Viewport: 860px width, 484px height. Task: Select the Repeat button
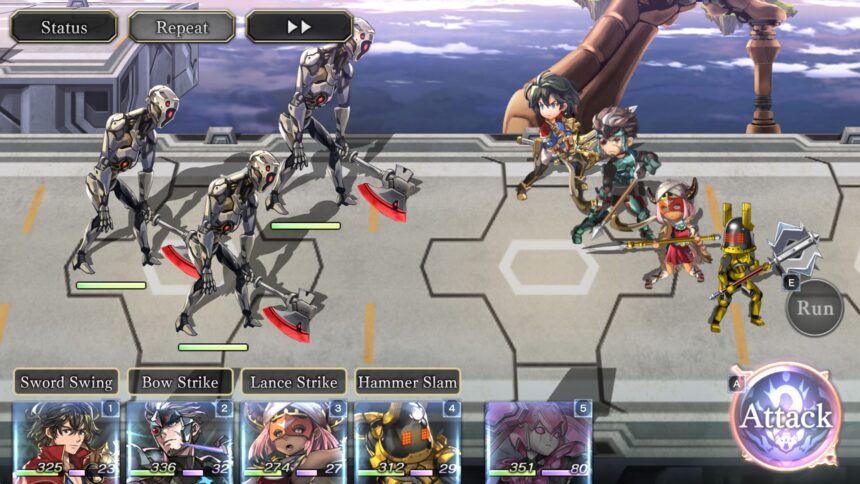(x=181, y=27)
